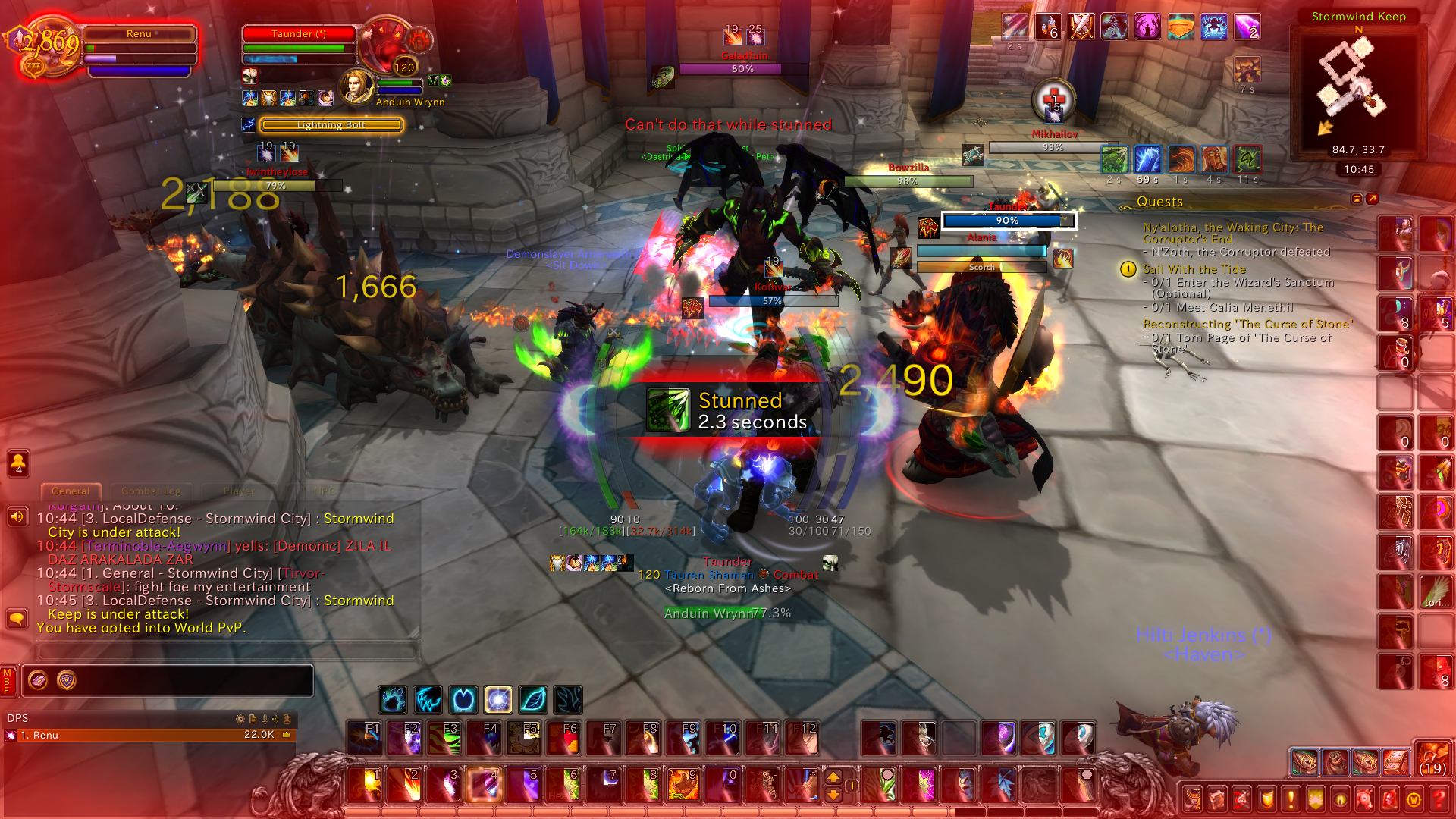Open the Sail With the Tide quest
This screenshot has width=1456, height=819.
click(x=1194, y=270)
